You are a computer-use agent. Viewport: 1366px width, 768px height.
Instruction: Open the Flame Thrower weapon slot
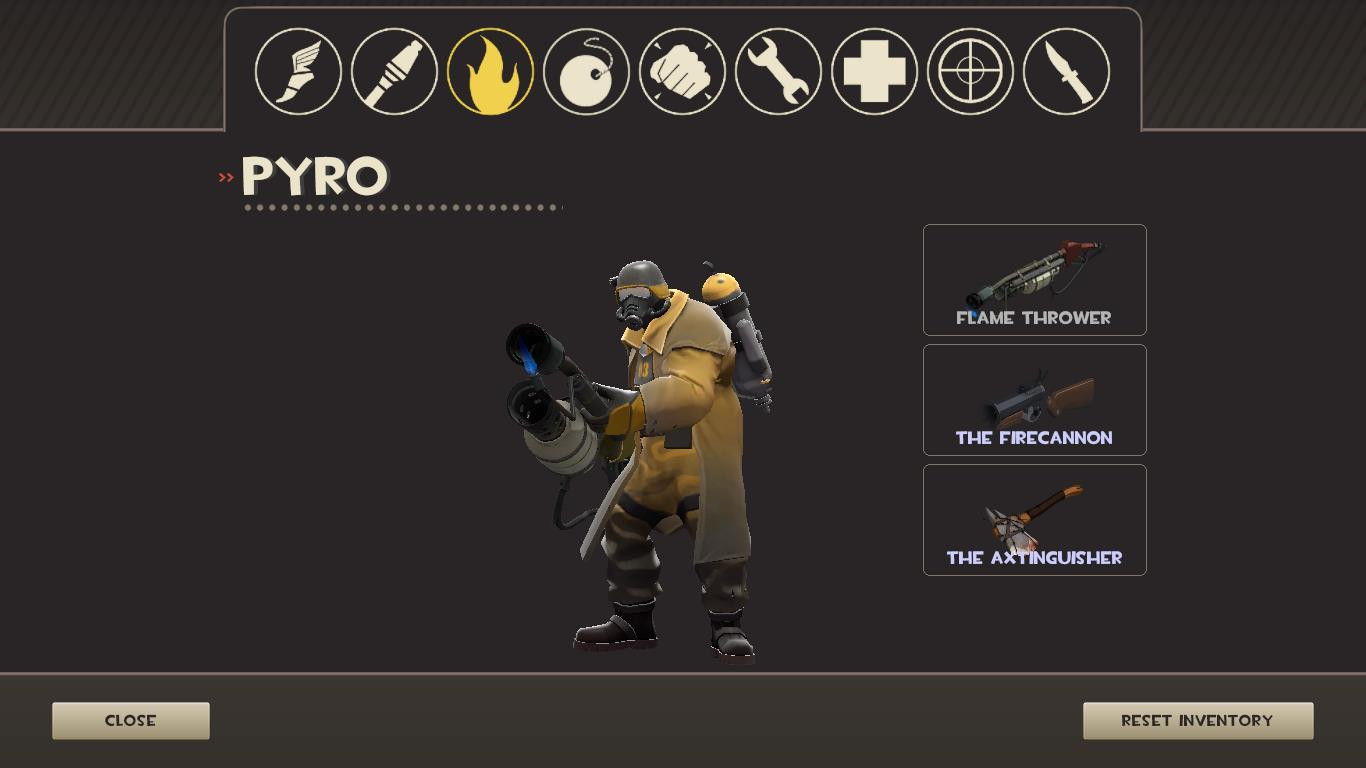point(1035,280)
